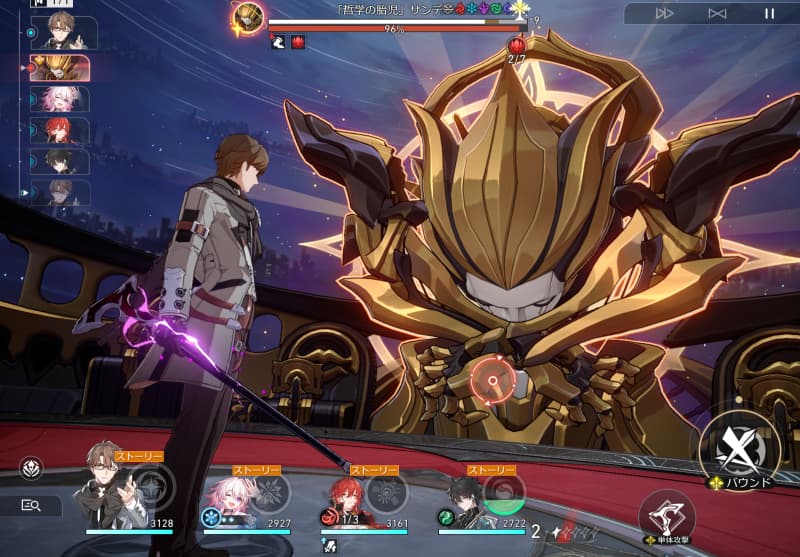
Task: Toggle double-speed fast forward
Action: tap(663, 13)
